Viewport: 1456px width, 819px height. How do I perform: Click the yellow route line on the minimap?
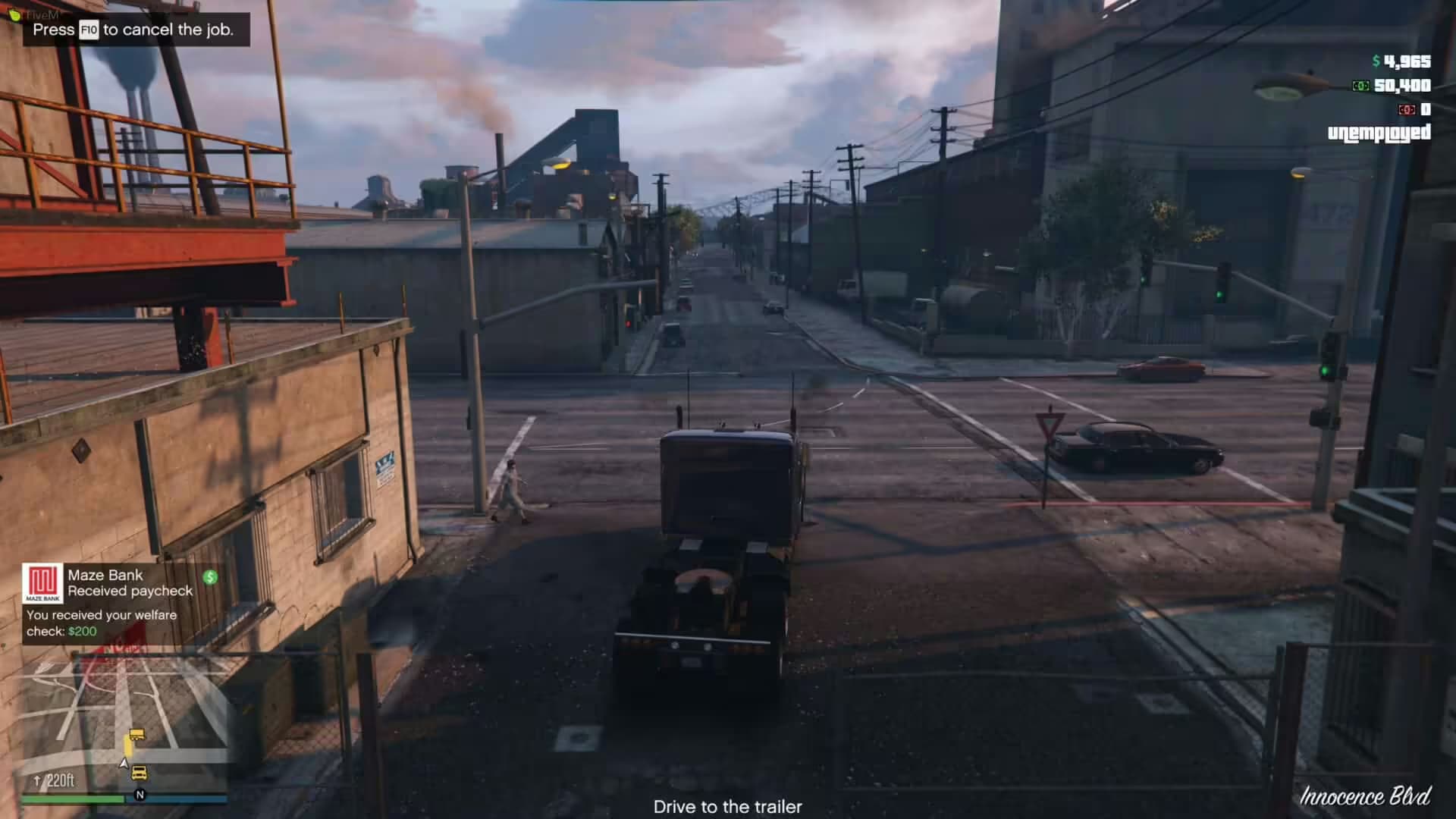tap(127, 747)
